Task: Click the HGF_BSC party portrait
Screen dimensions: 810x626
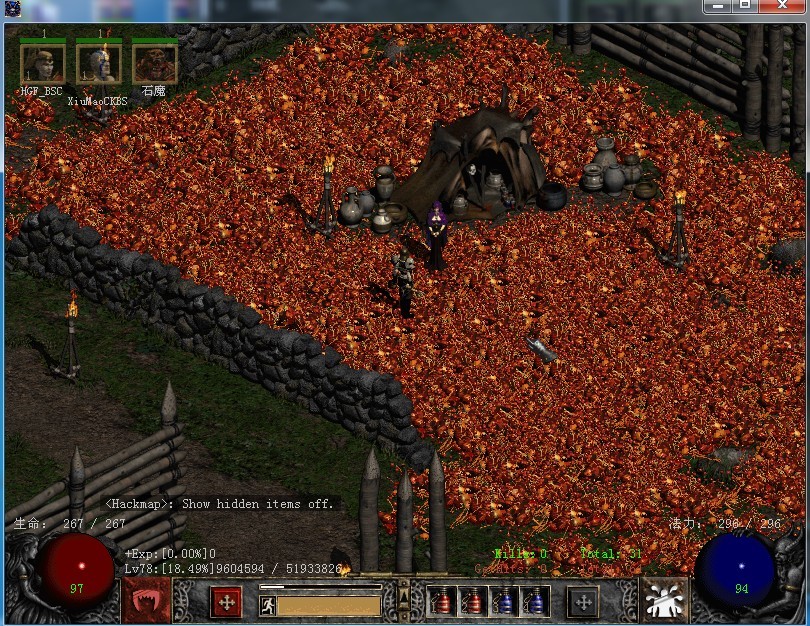Action: click(x=42, y=65)
